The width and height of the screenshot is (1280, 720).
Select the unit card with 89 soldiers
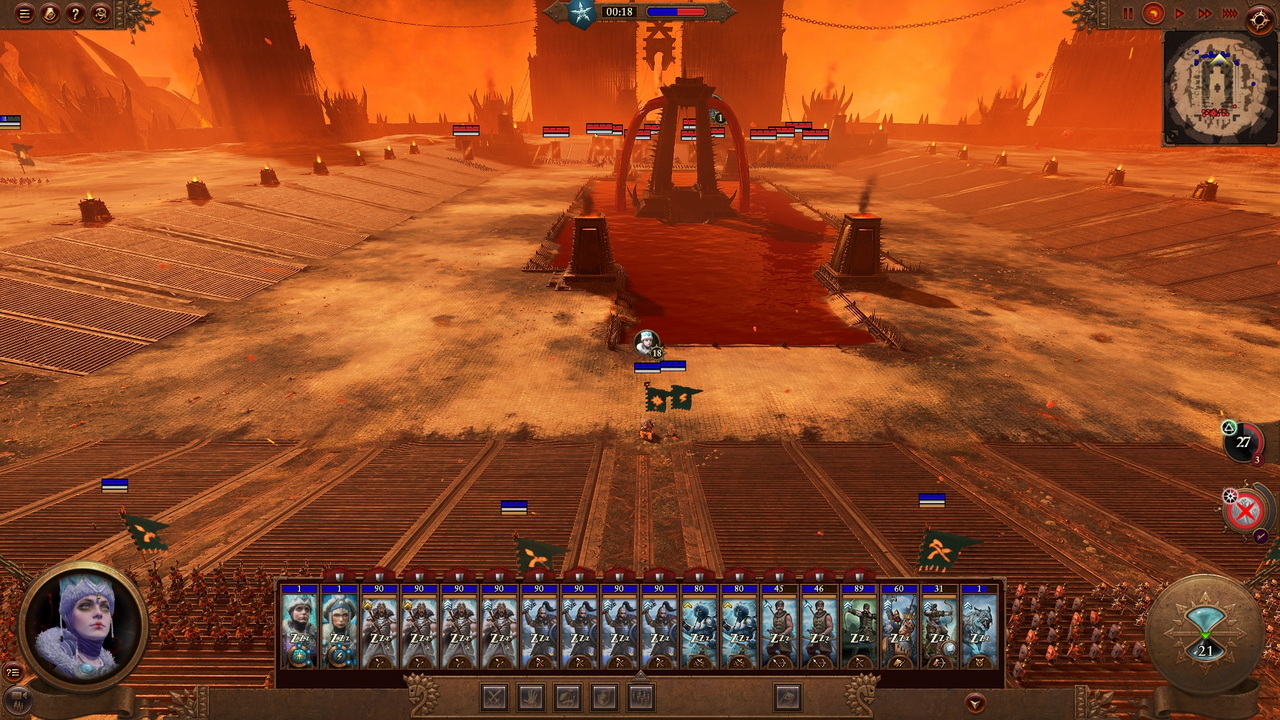coord(859,628)
